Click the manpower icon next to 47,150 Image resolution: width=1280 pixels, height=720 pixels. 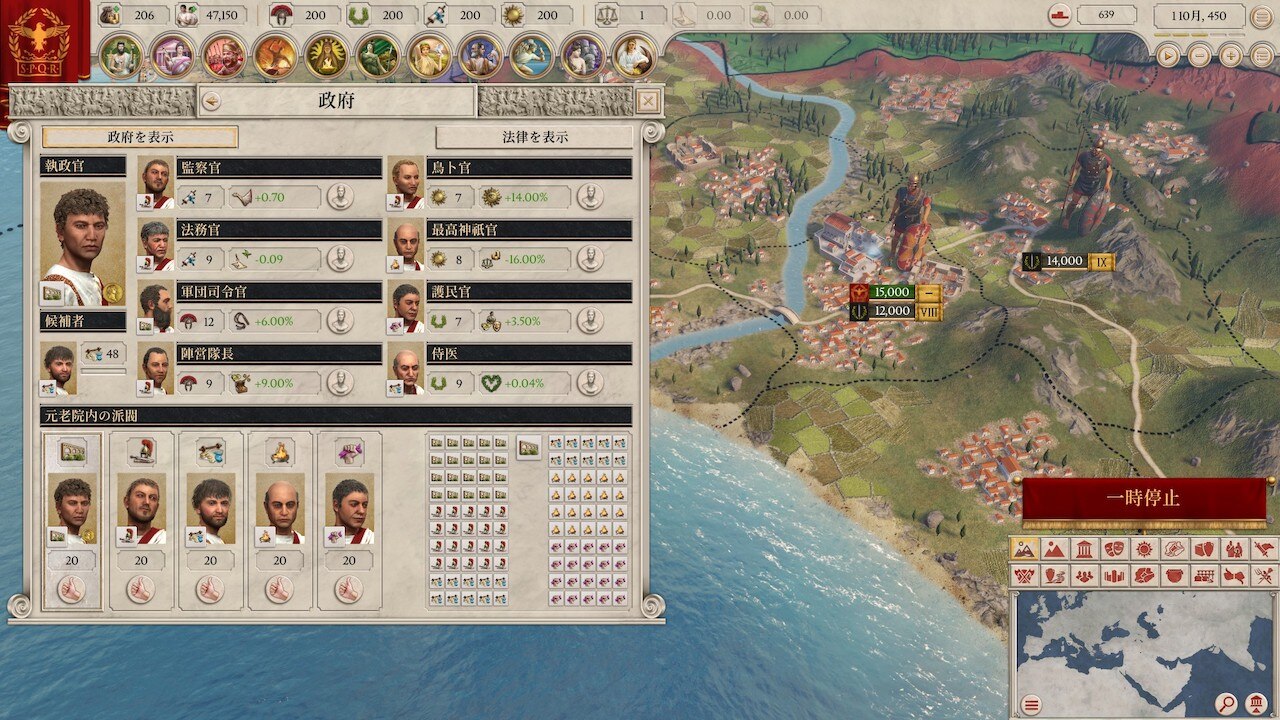pos(188,15)
